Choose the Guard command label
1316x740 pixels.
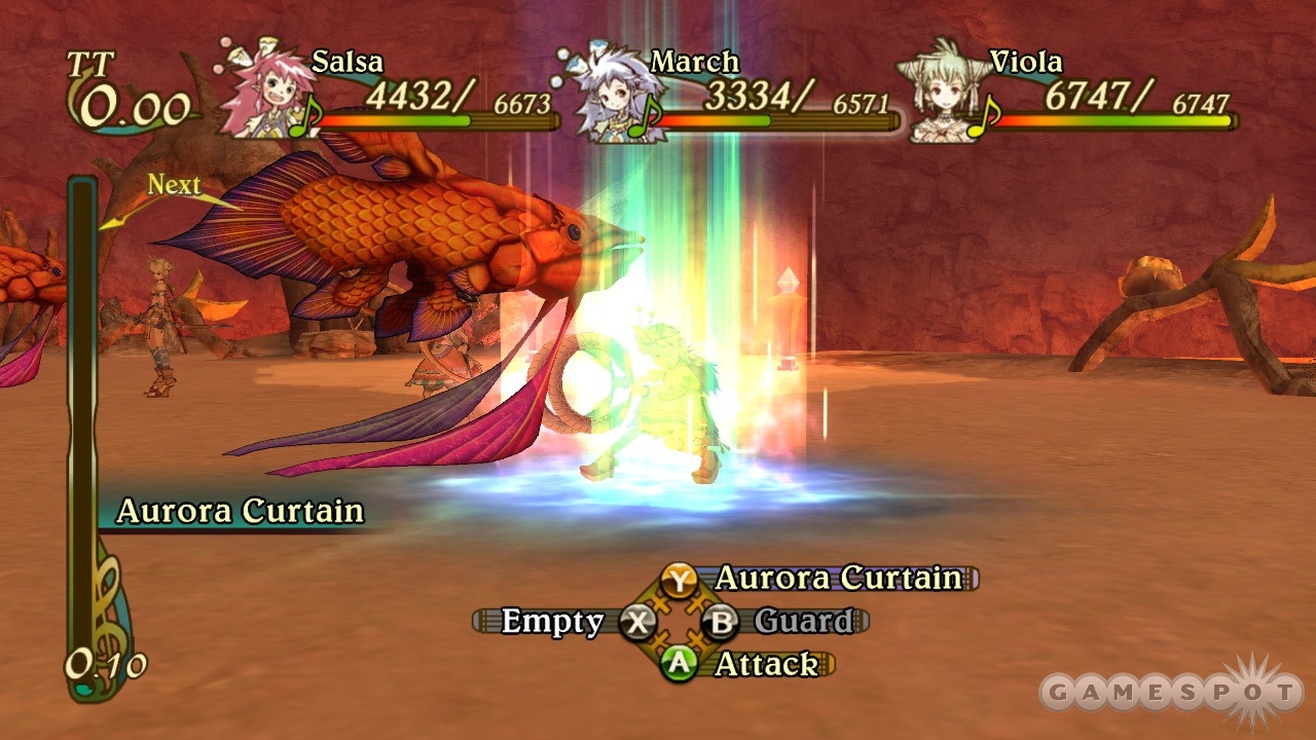(803, 621)
